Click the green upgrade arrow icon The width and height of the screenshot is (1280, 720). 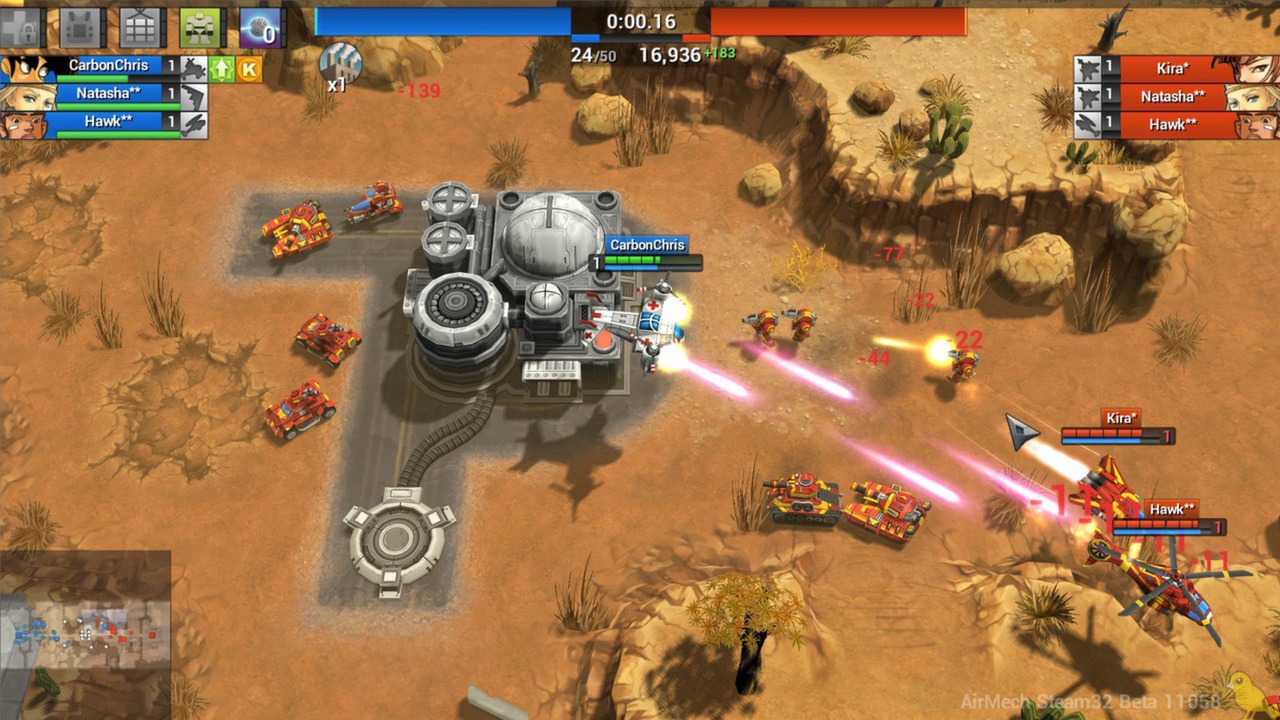222,69
